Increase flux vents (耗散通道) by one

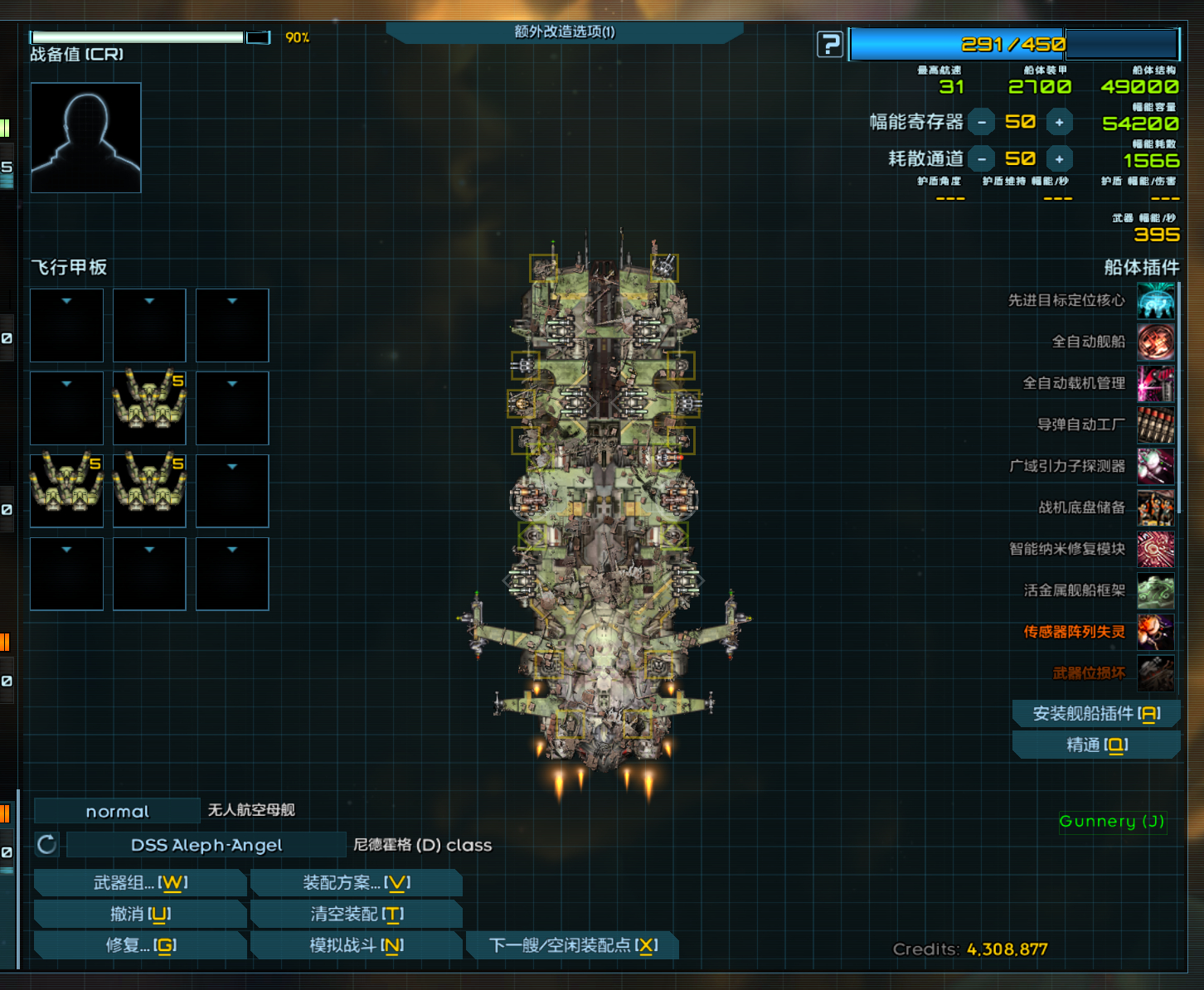click(1059, 159)
